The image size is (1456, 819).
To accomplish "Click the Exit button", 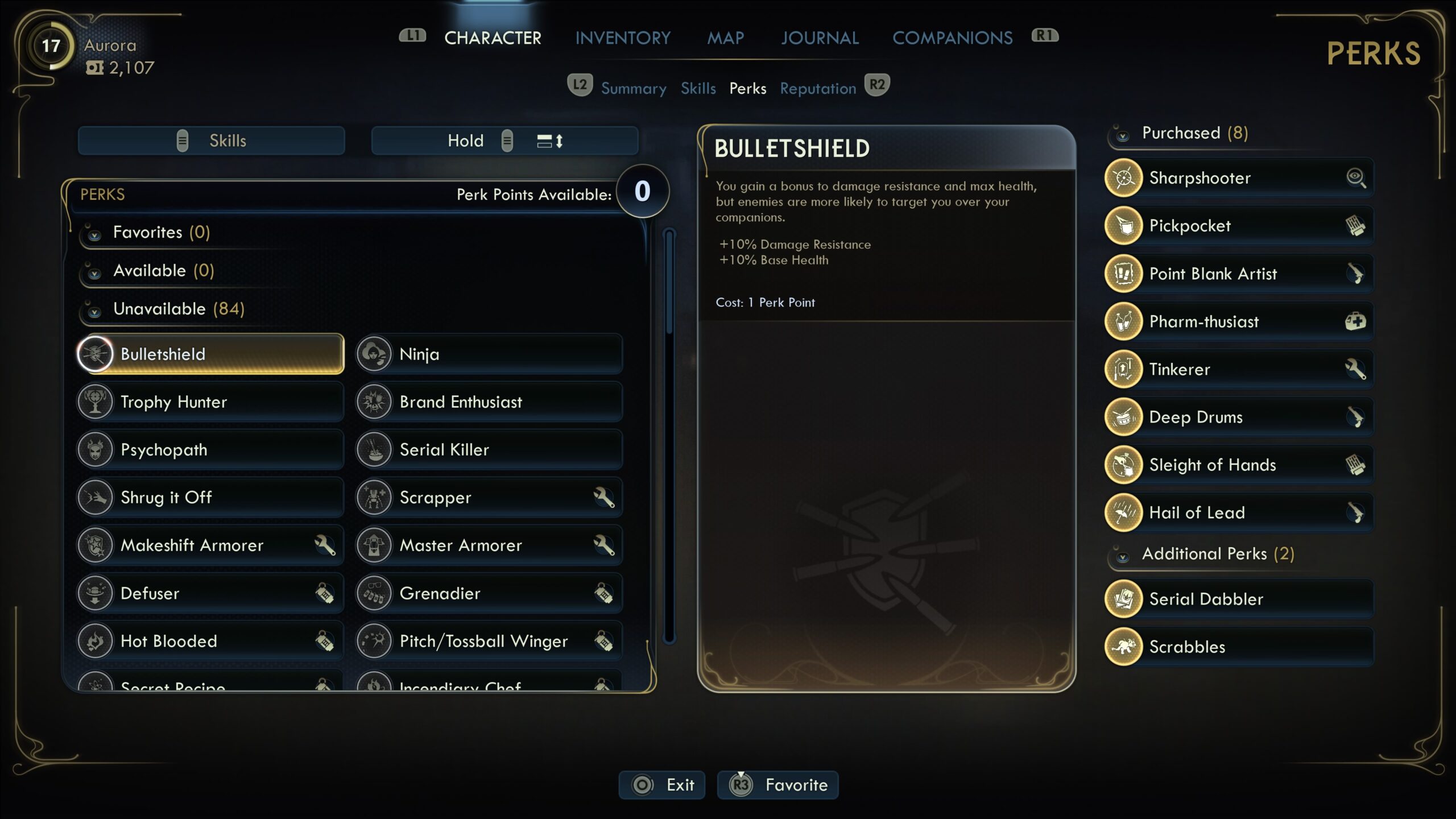I will coord(662,785).
